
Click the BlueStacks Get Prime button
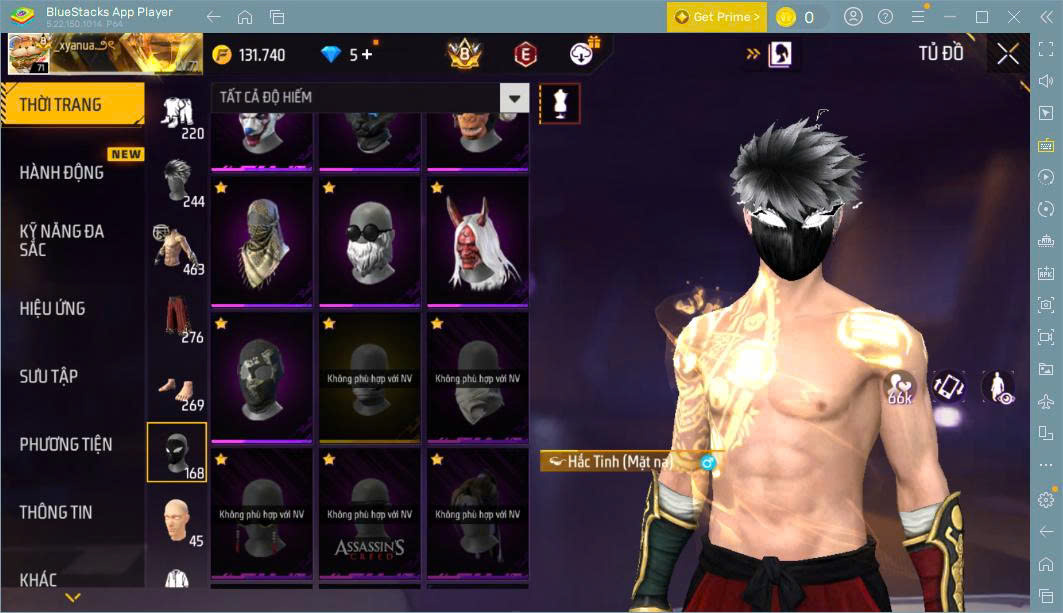[x=717, y=17]
